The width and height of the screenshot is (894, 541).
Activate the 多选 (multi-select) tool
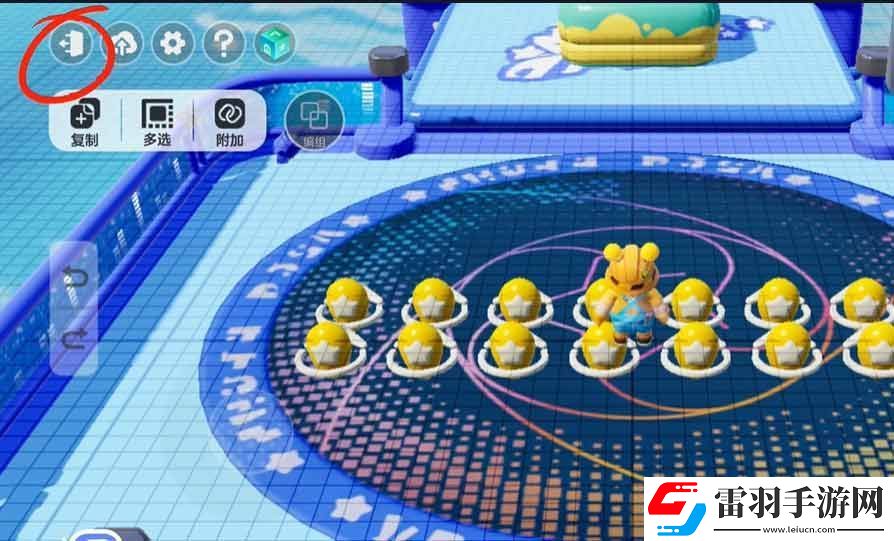(157, 122)
